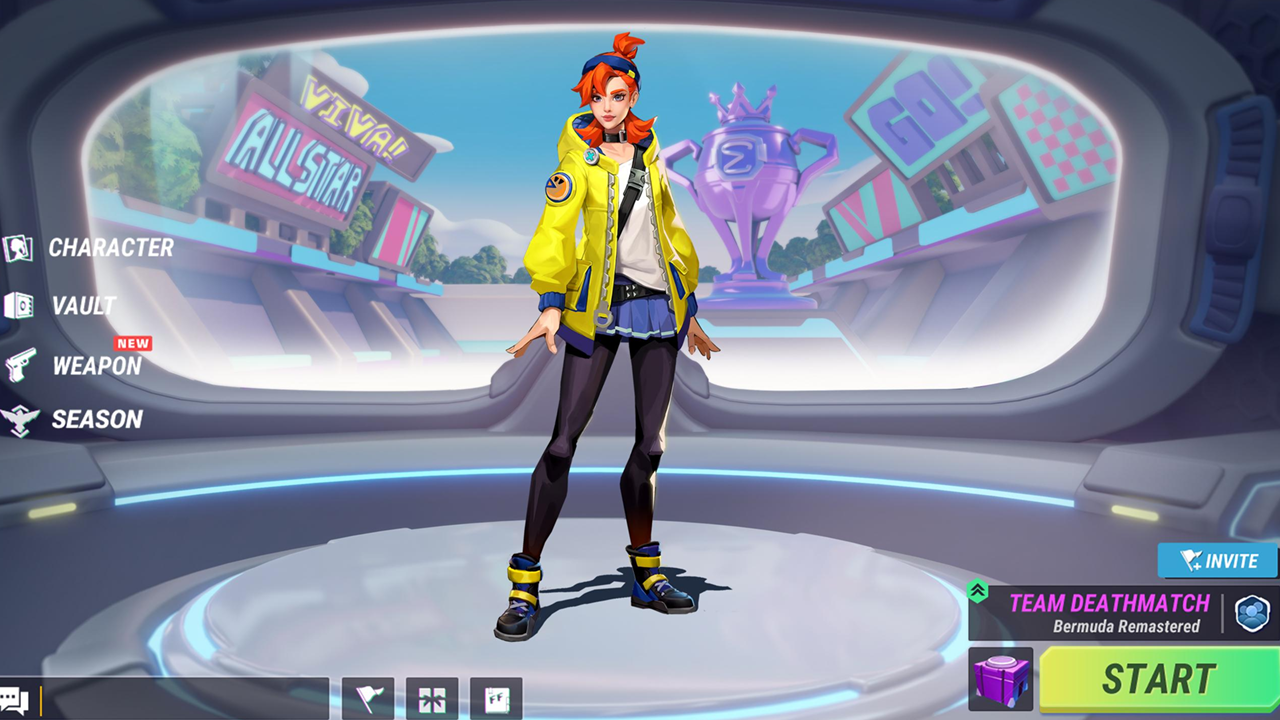Open the four-squares collapse icon button
Image resolution: width=1280 pixels, height=720 pixels.
(x=432, y=698)
